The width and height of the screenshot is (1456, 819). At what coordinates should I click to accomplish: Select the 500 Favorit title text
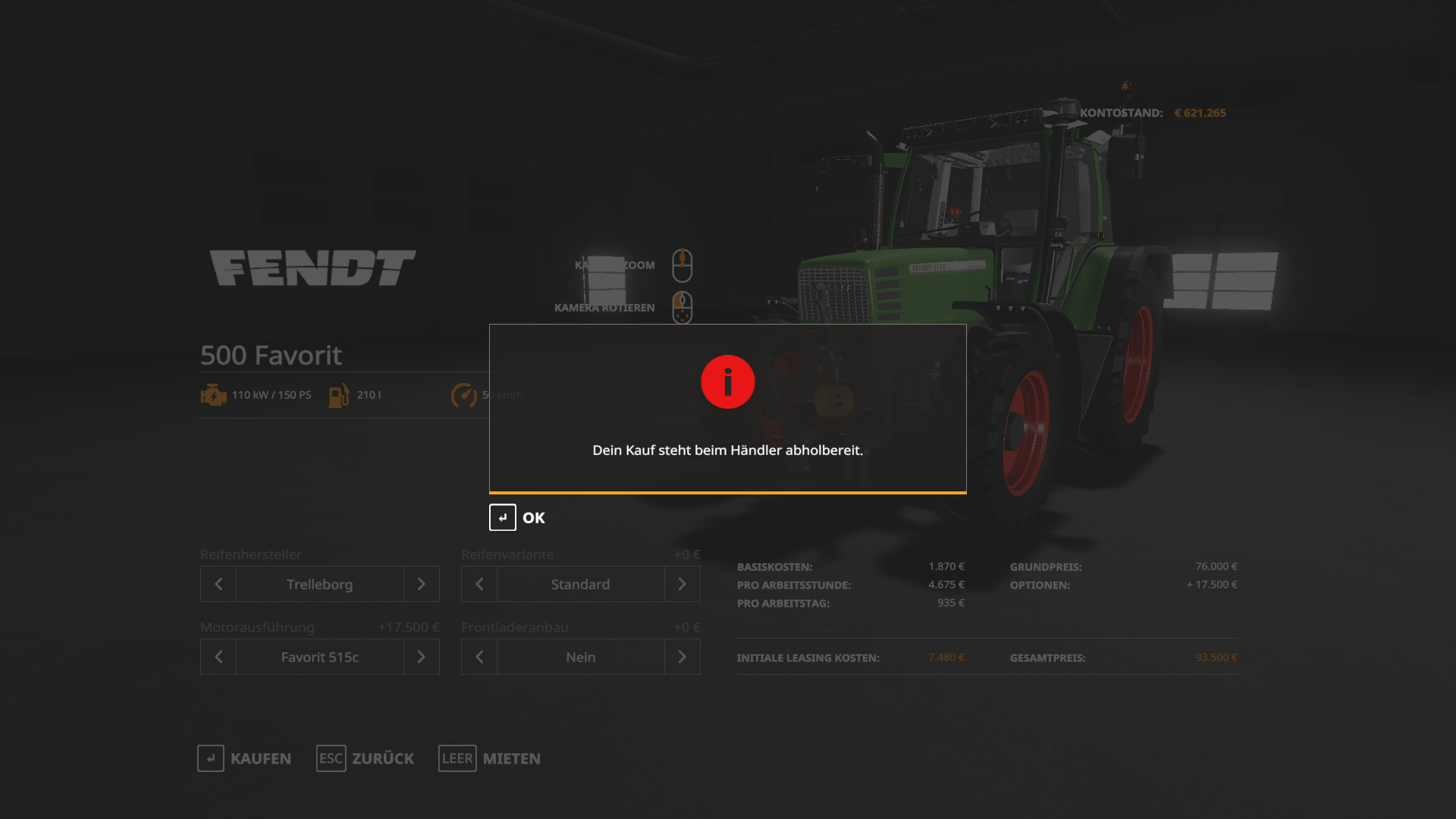click(x=271, y=355)
